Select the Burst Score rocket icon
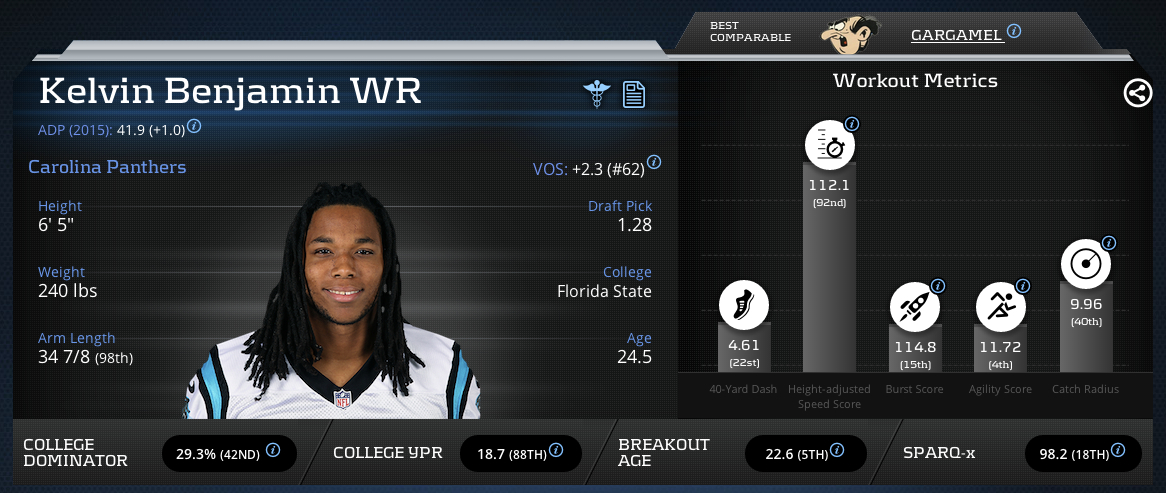1166x493 pixels. 915,306
